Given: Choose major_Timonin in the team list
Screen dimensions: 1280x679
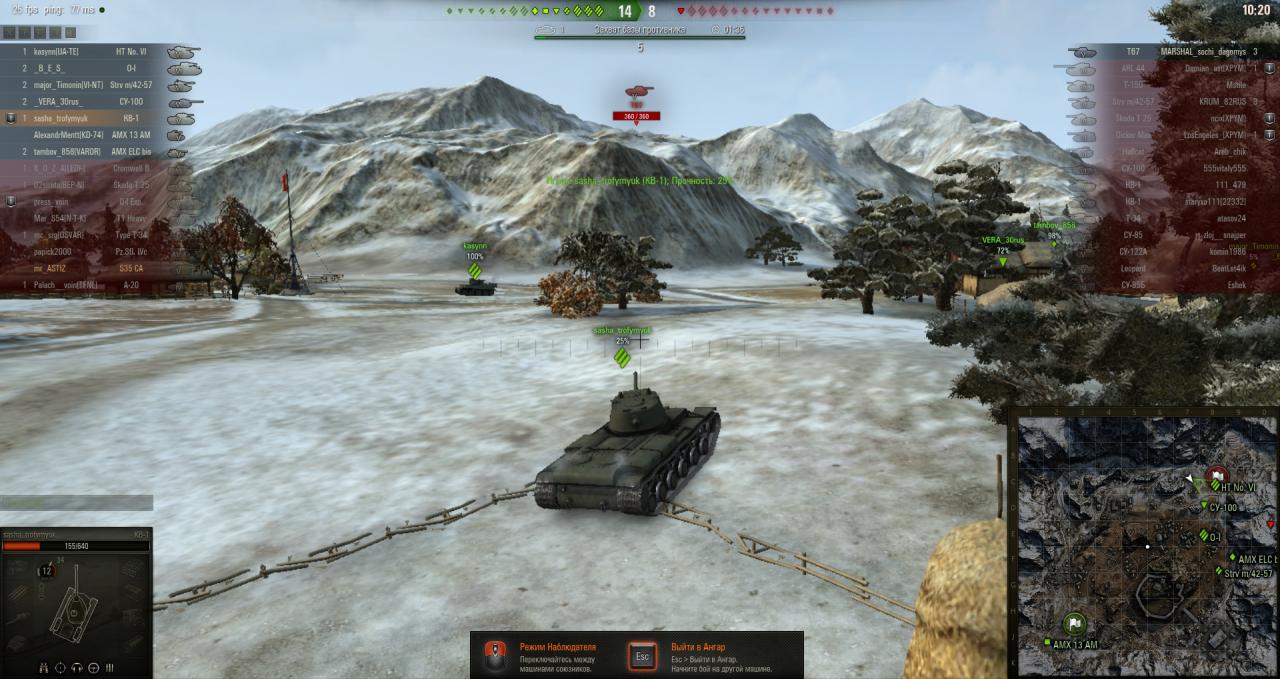Looking at the screenshot, I should 95,85.
